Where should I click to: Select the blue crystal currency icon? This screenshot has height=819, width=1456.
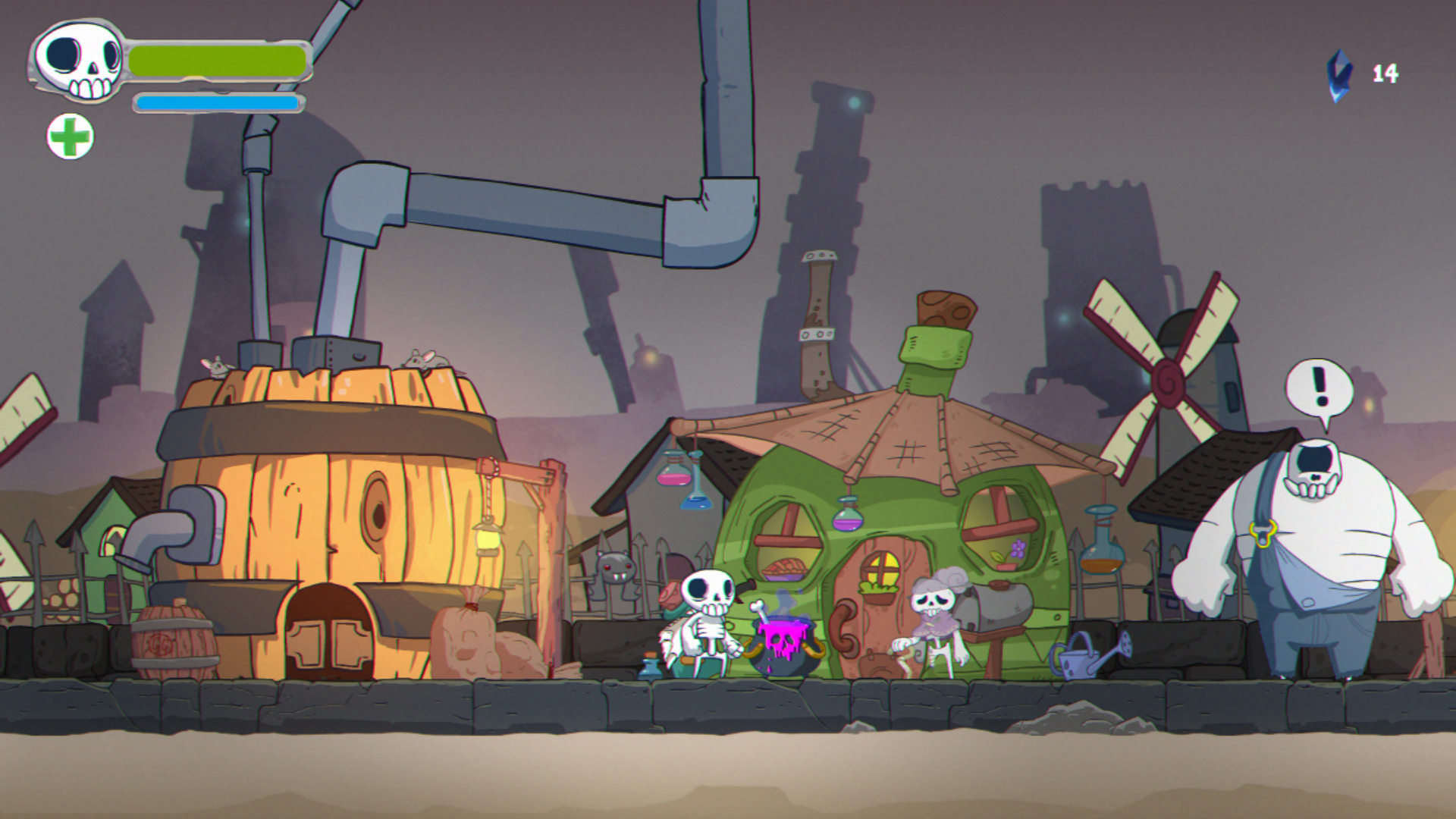point(1338,75)
